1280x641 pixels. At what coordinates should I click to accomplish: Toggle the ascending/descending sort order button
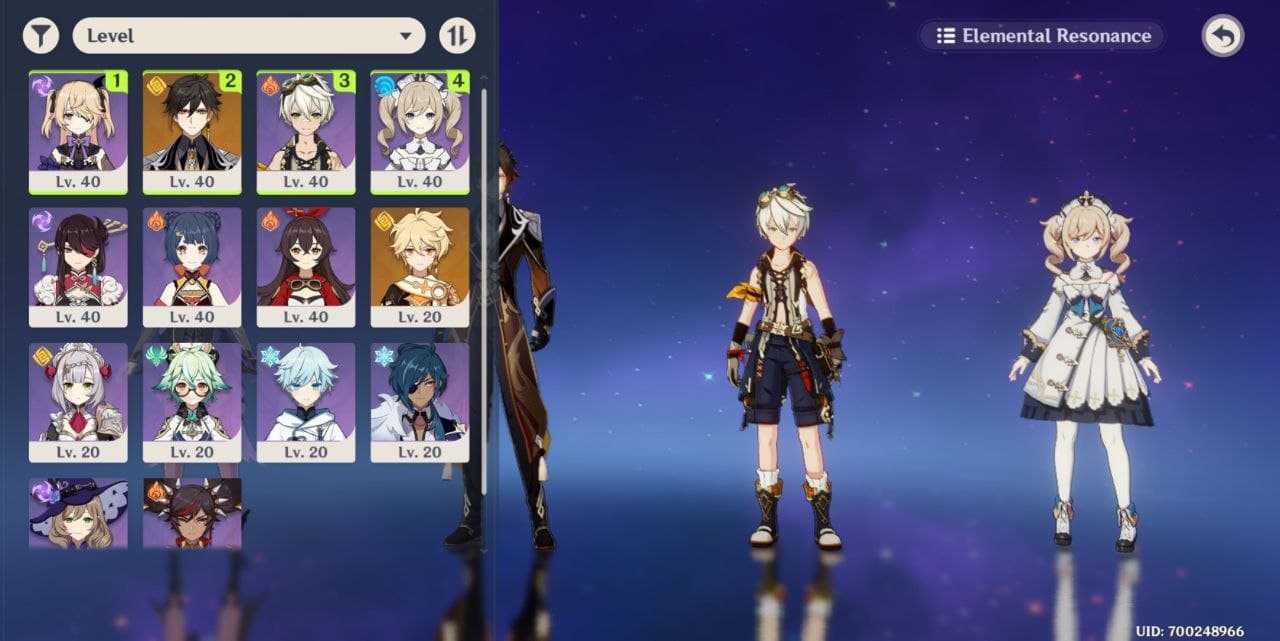(x=457, y=36)
